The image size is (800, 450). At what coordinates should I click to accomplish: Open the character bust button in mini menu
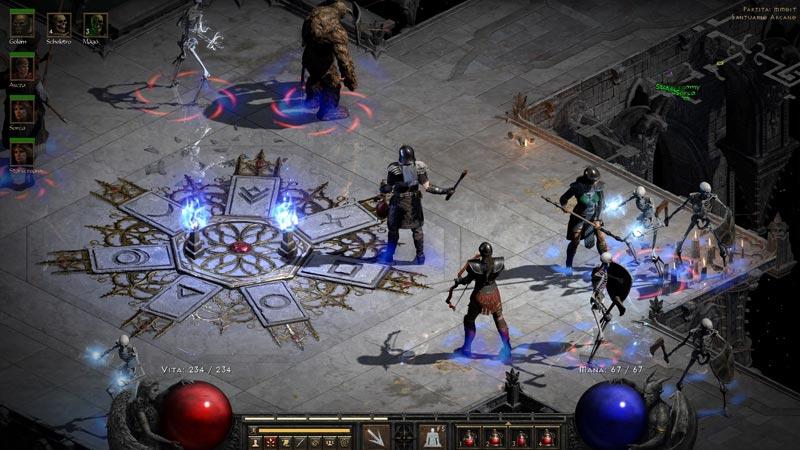(x=257, y=441)
